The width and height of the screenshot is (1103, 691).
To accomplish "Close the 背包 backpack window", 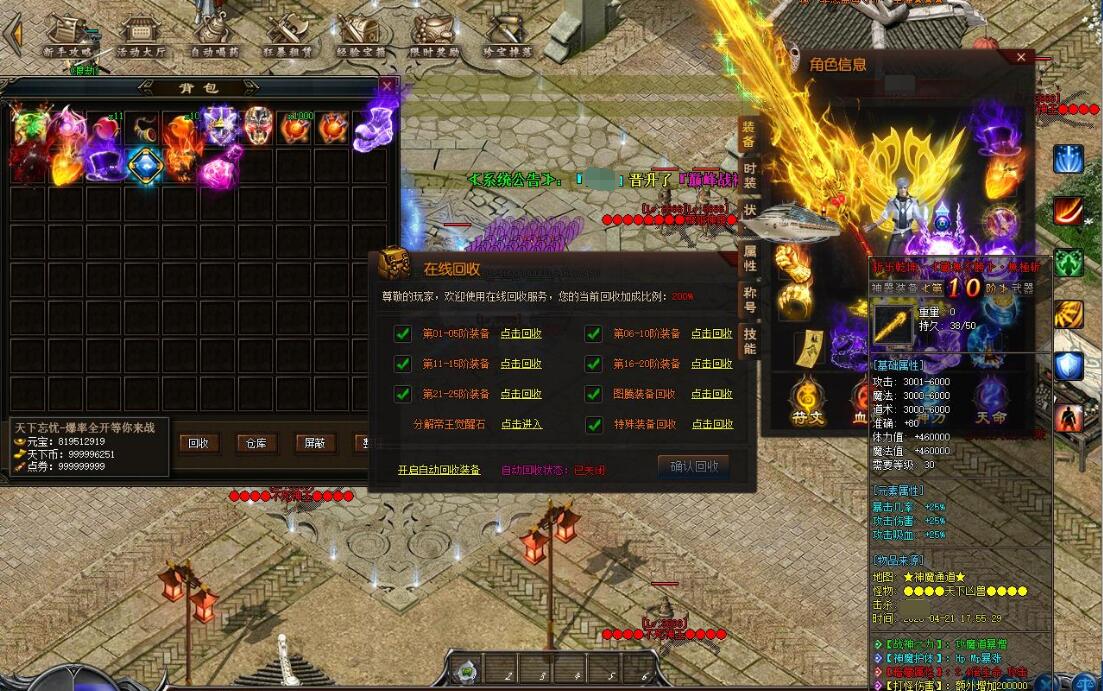I will 387,87.
